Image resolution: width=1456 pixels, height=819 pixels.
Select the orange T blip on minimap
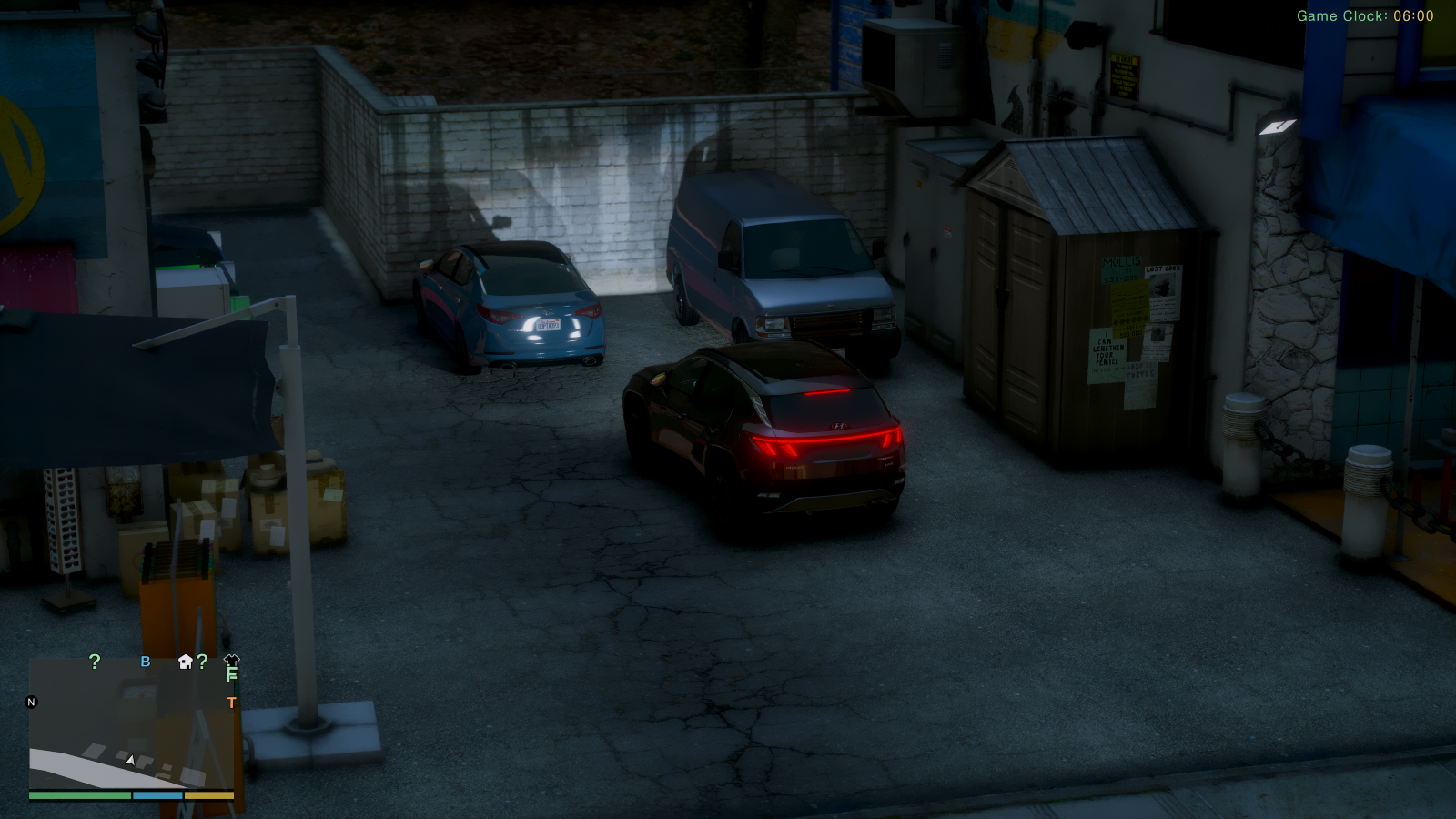(x=231, y=703)
